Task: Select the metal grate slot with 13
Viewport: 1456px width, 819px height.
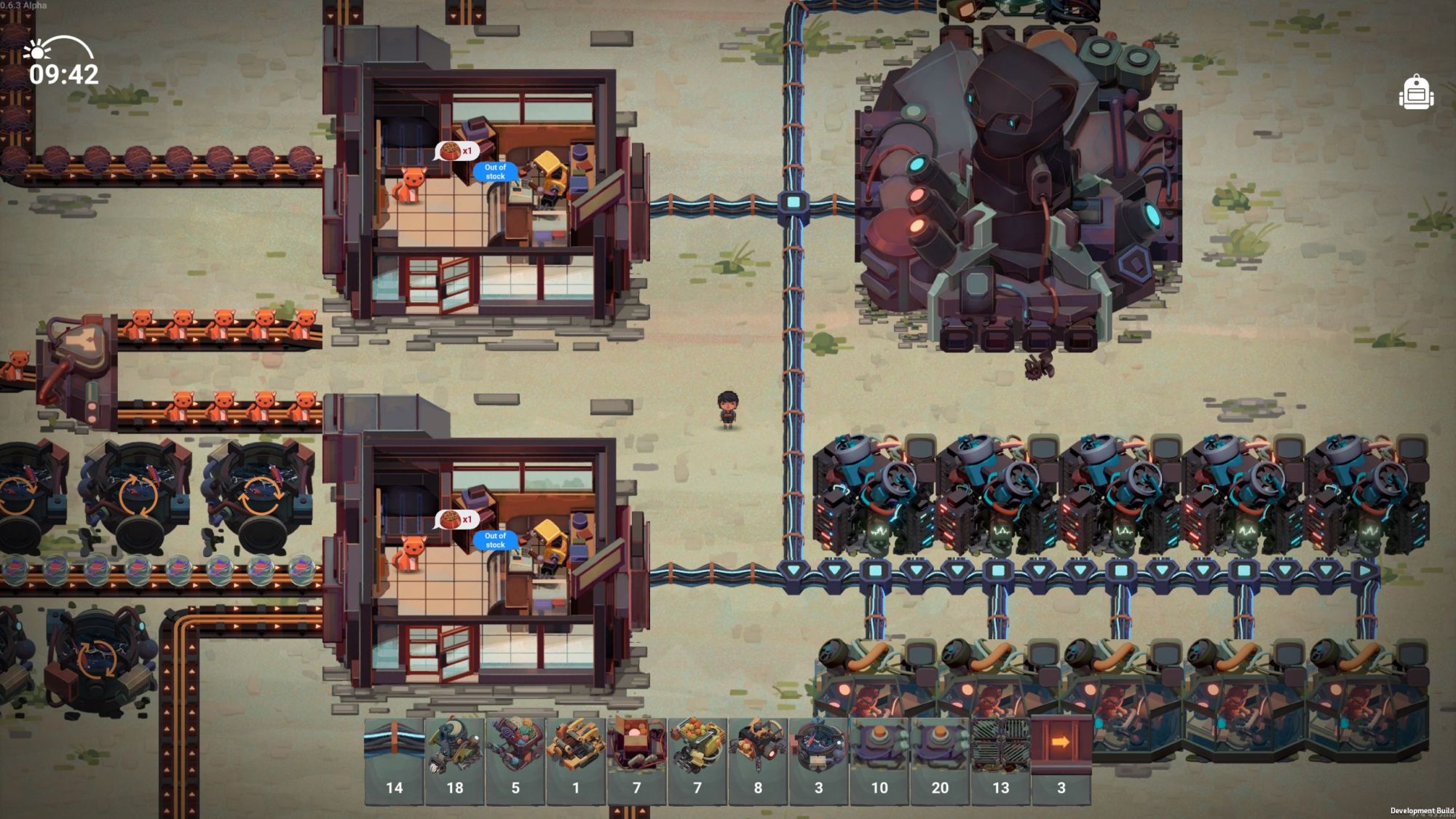Action: click(x=1001, y=760)
